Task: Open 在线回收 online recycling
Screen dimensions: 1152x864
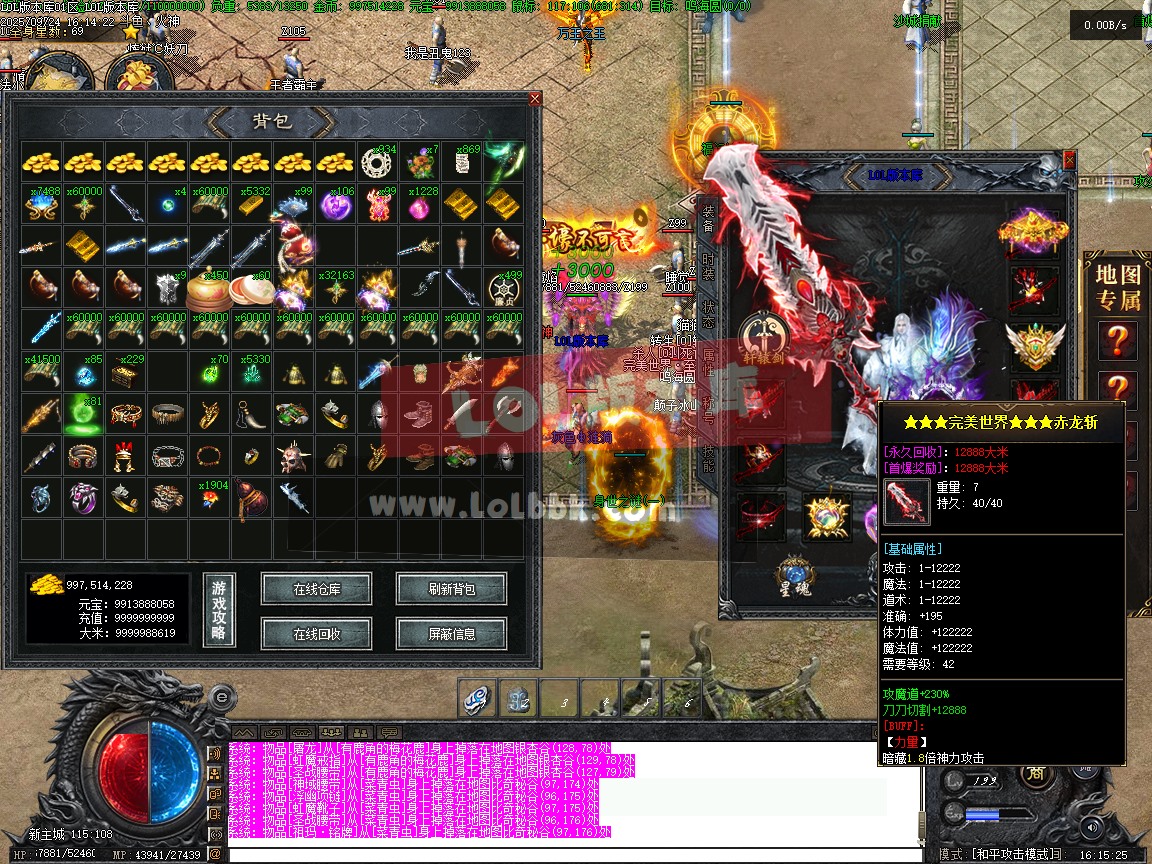Action: 316,633
